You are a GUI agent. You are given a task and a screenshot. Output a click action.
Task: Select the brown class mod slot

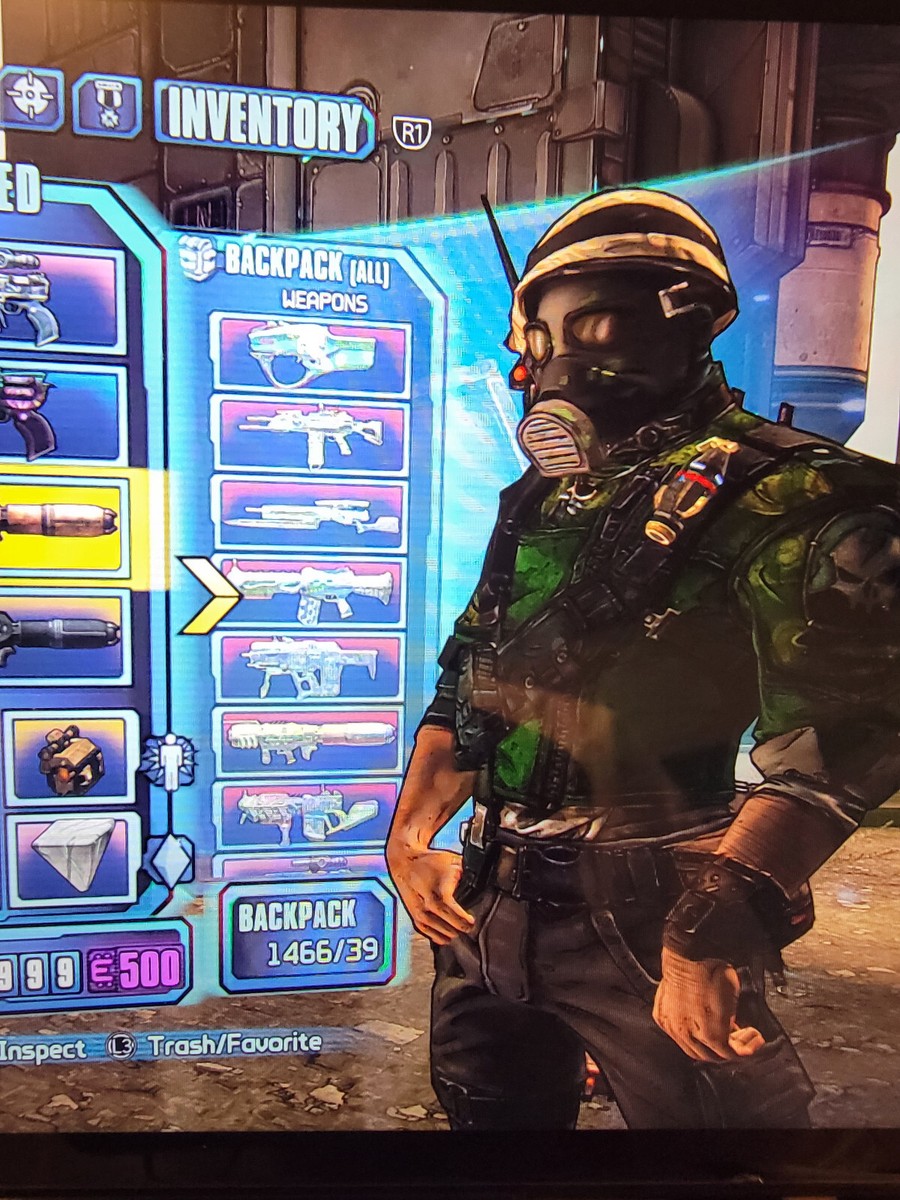(70, 759)
